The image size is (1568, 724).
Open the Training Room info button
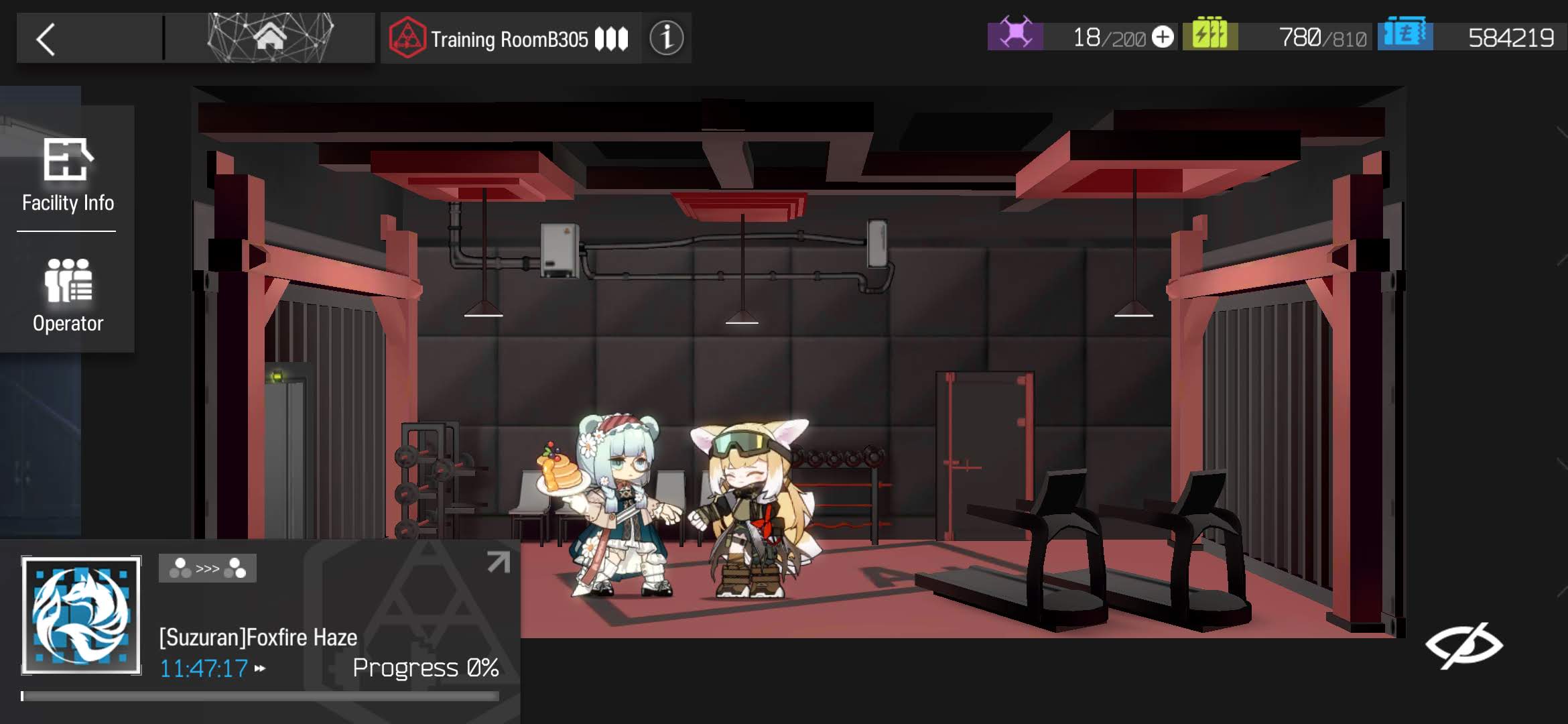(x=666, y=38)
